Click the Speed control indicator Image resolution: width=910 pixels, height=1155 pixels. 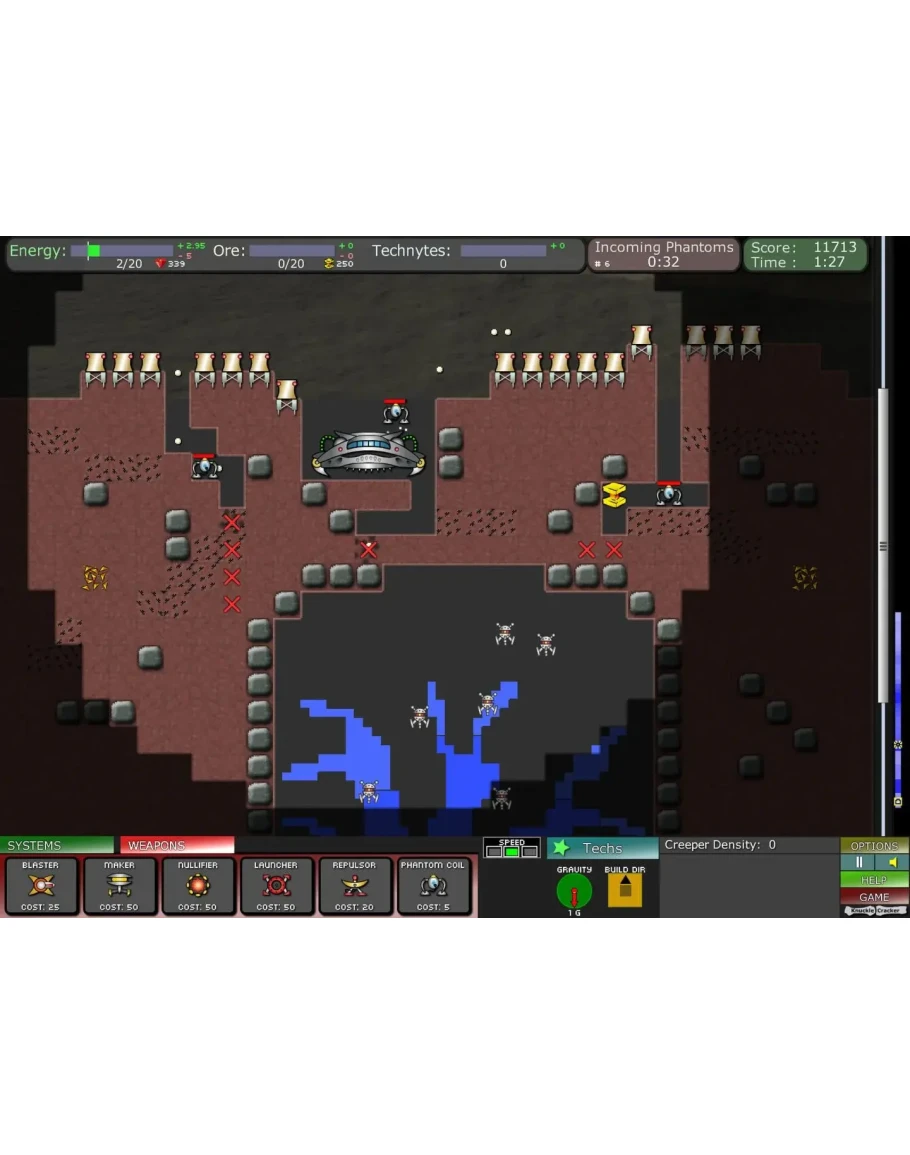pos(512,848)
